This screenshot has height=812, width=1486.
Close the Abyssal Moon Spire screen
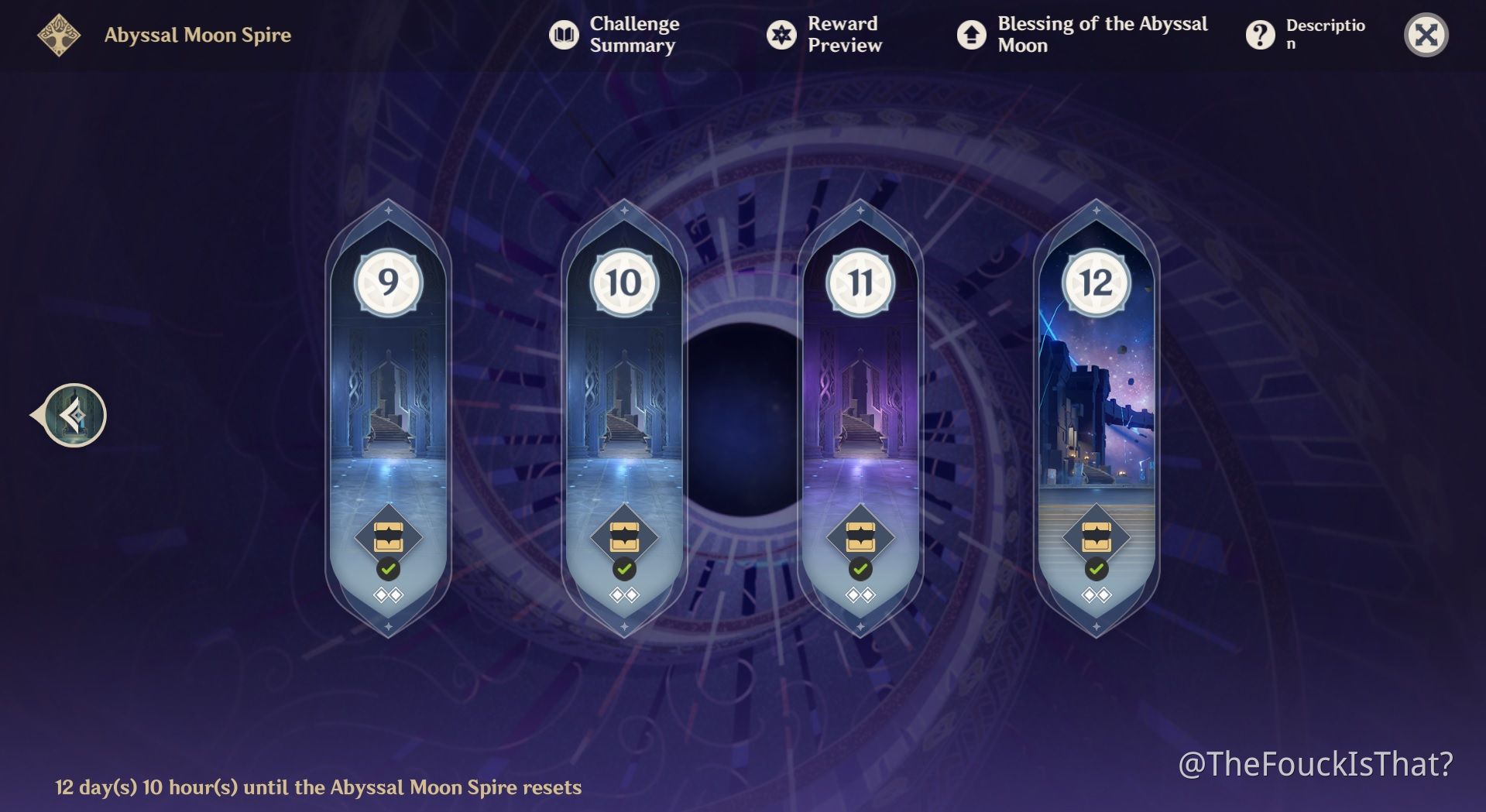pyautogui.click(x=1426, y=35)
